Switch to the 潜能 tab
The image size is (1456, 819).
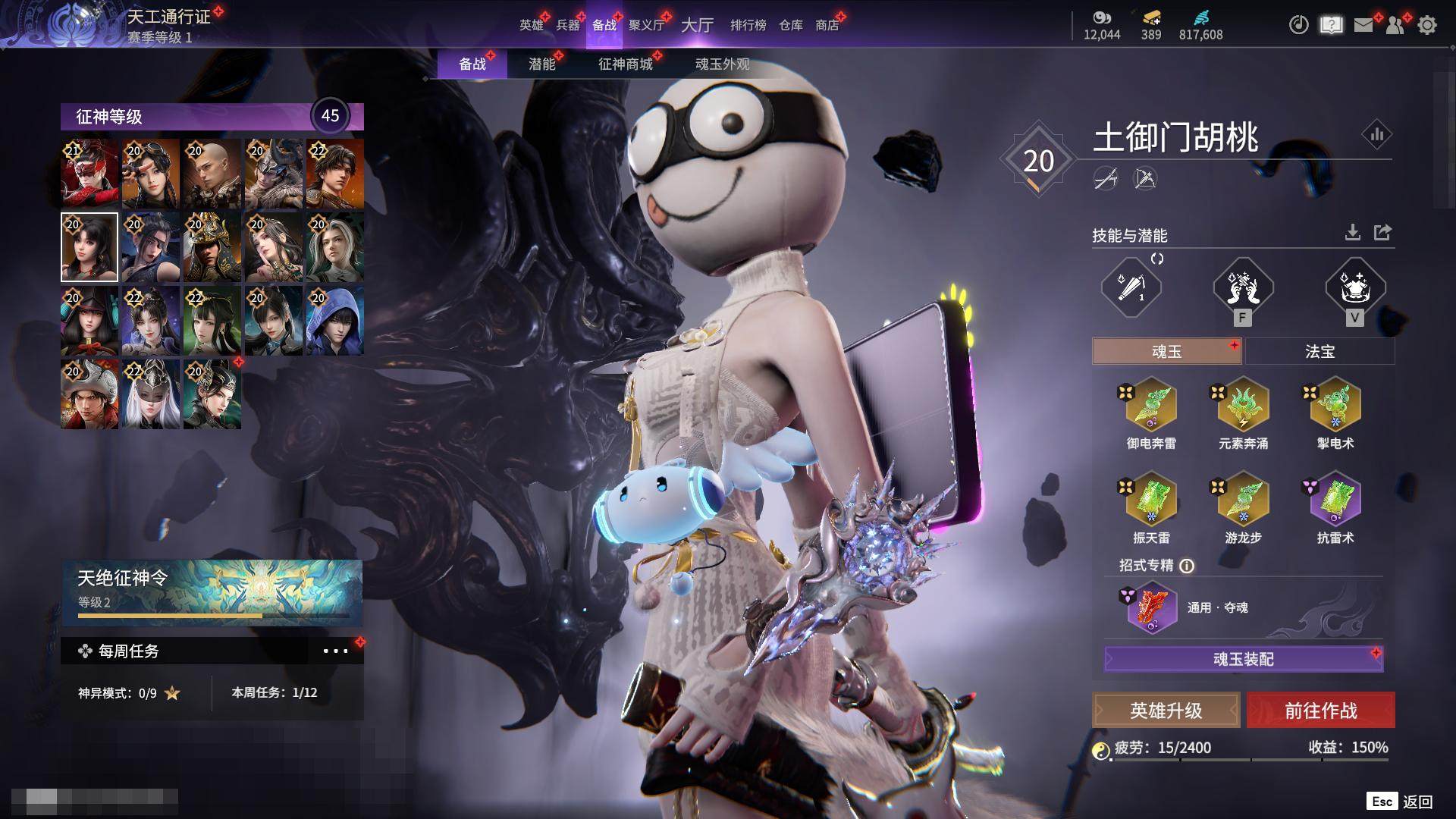[x=541, y=64]
